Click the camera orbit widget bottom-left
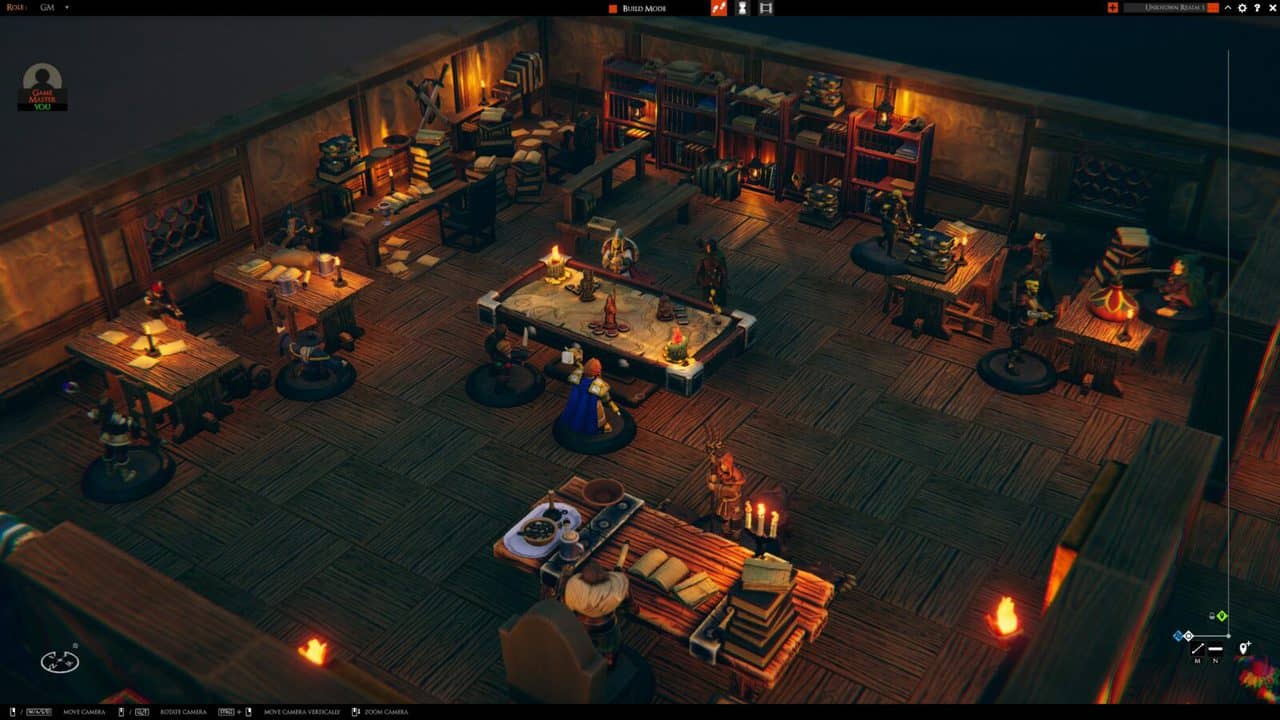 [60, 659]
